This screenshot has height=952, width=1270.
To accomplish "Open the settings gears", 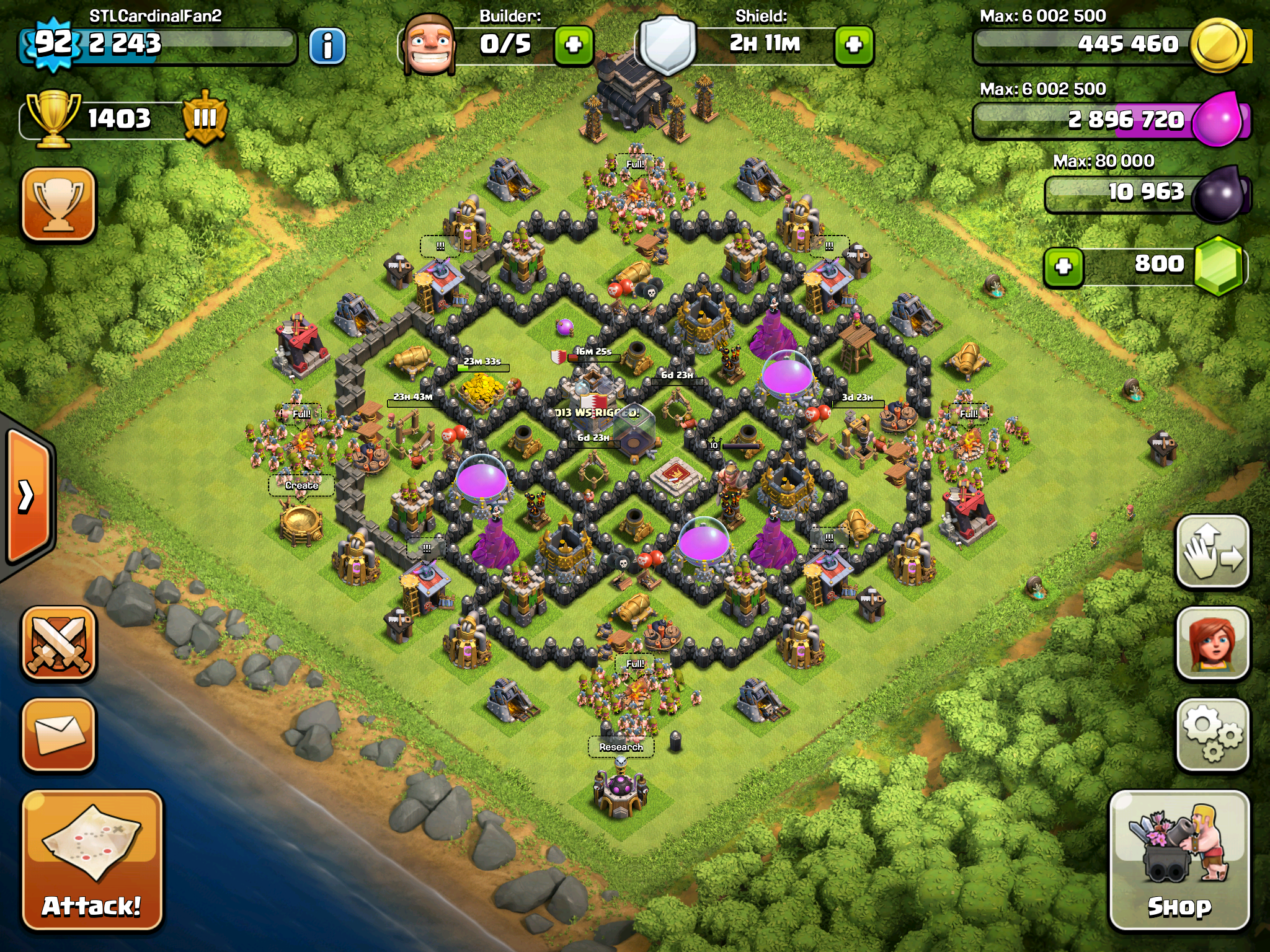I will (1212, 735).
